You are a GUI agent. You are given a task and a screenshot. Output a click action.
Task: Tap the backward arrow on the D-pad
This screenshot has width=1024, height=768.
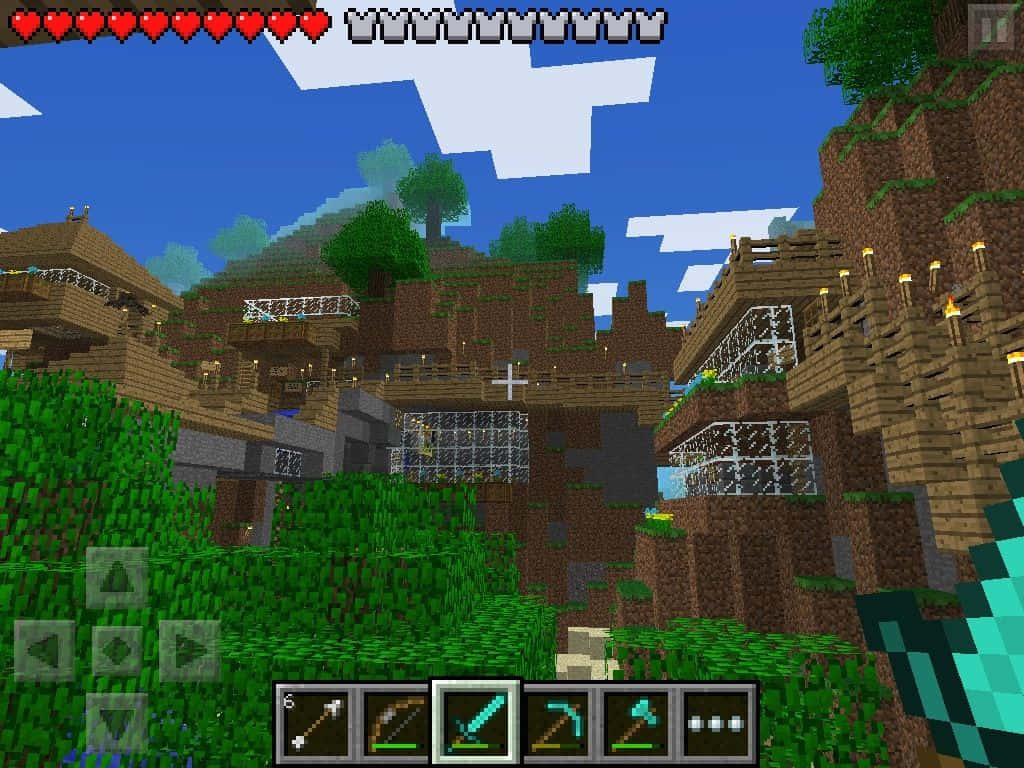tap(117, 722)
